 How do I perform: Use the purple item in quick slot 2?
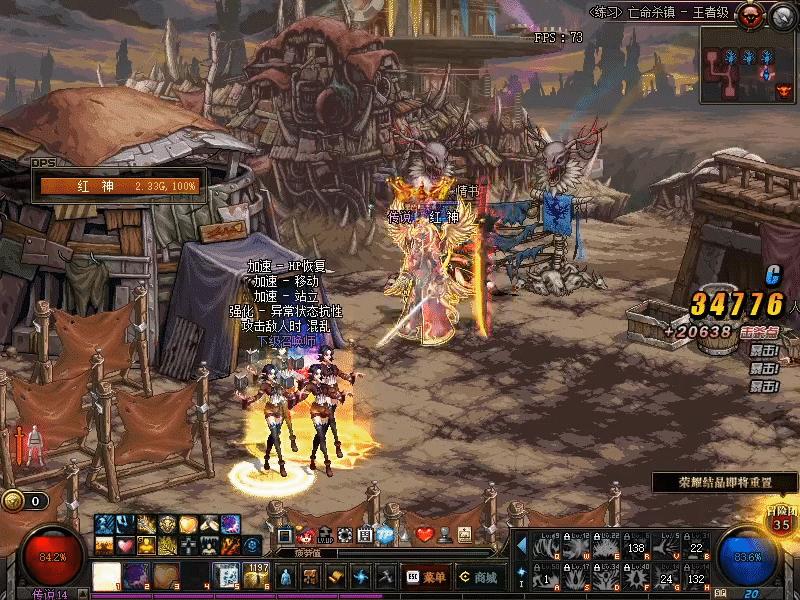[137, 577]
